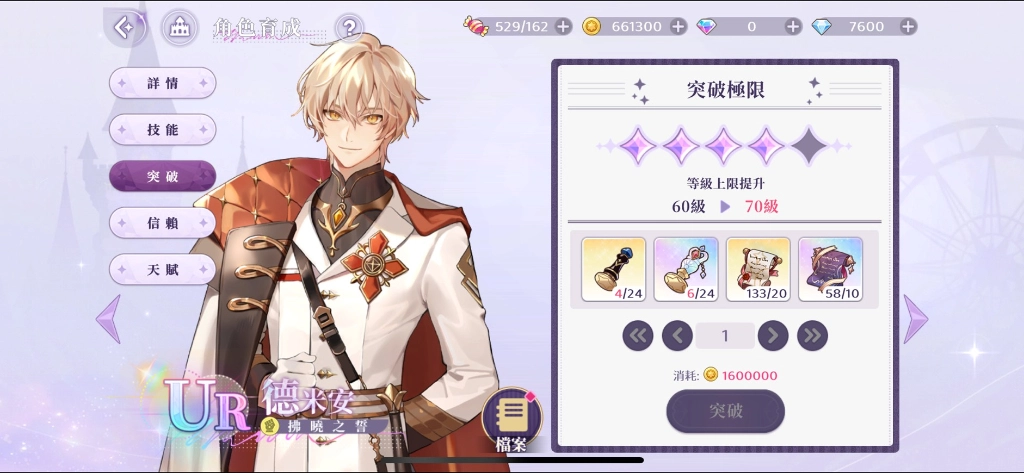Screen dimensions: 1024x473
Task: Return to the home castle icon
Action: [179, 27]
